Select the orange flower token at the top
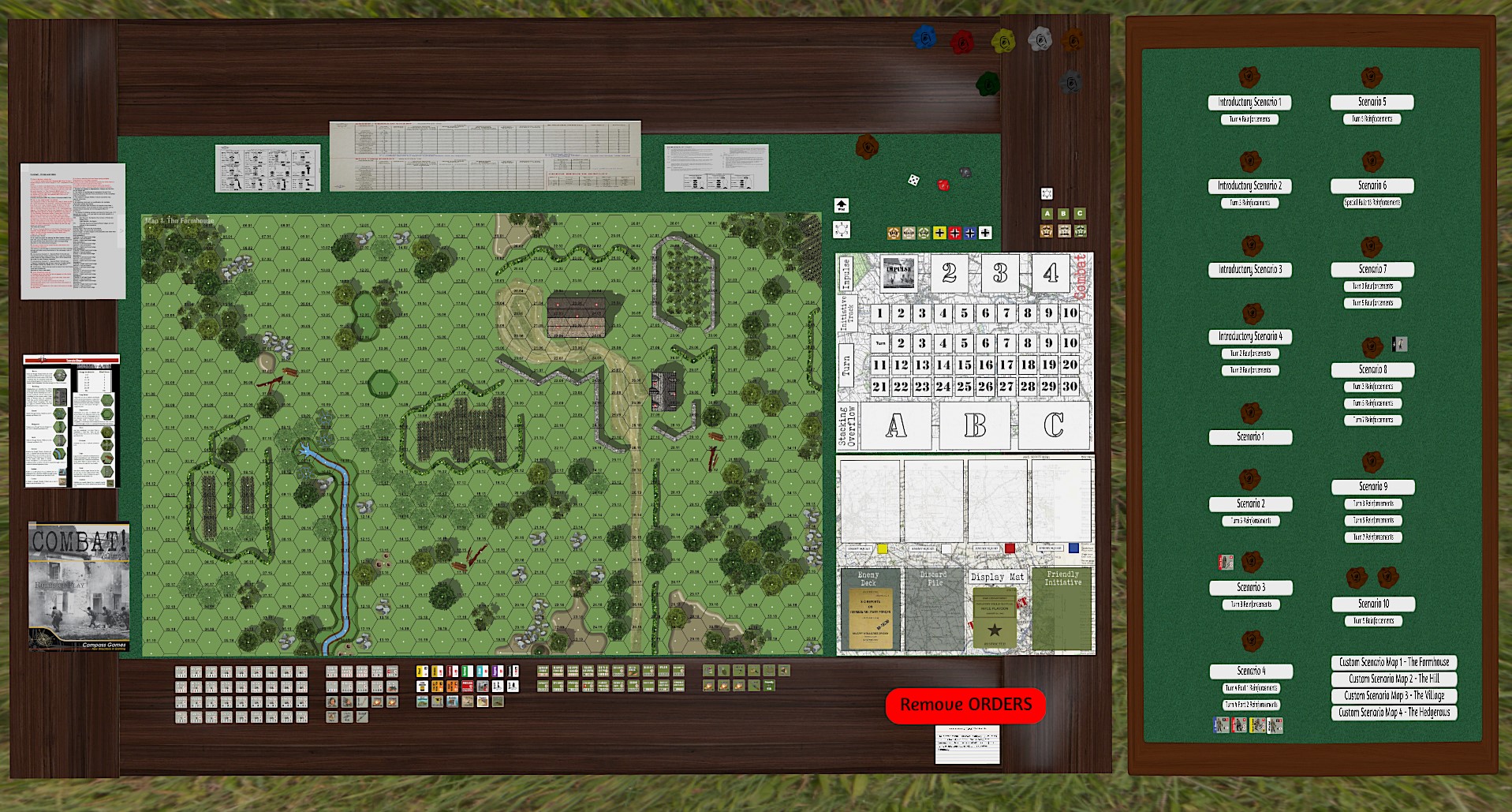 1073,40
